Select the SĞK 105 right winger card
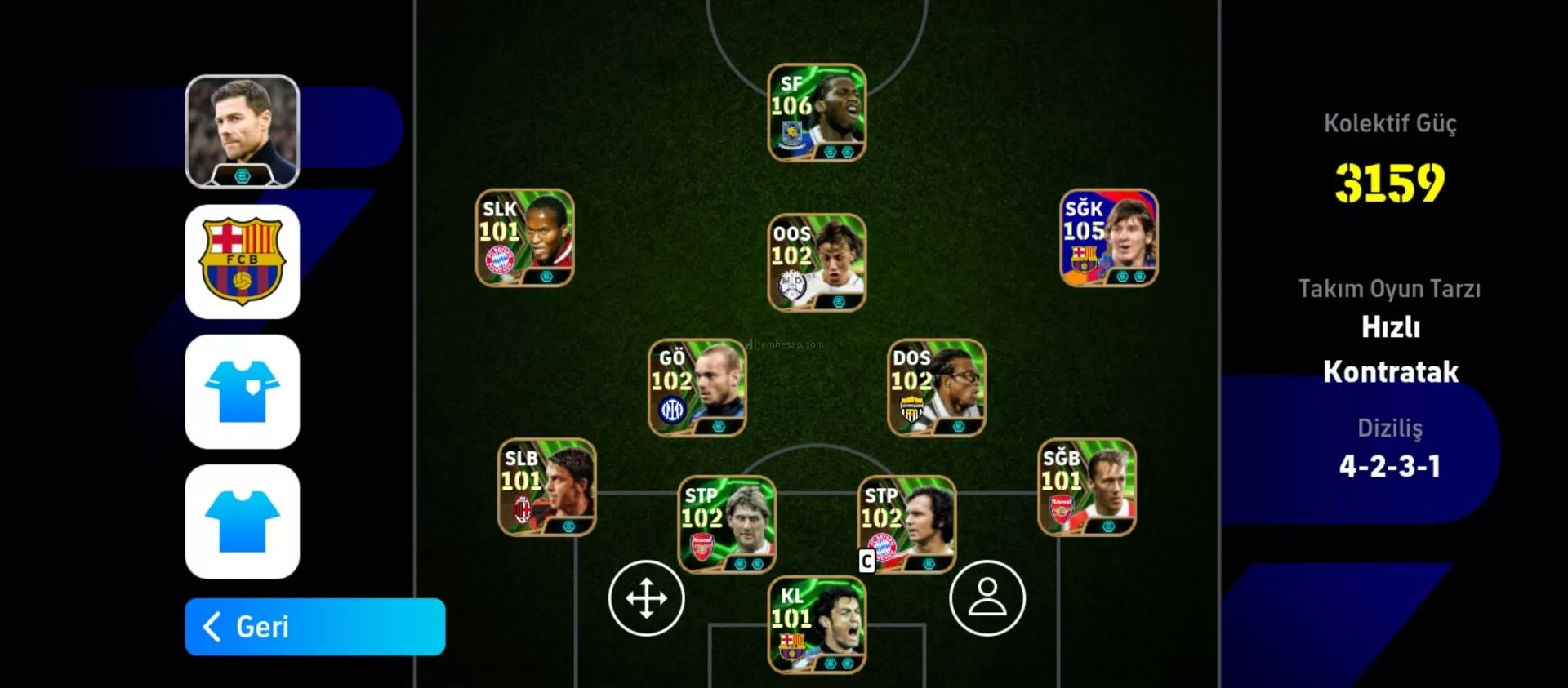This screenshot has height=688, width=1568. pos(1108,237)
